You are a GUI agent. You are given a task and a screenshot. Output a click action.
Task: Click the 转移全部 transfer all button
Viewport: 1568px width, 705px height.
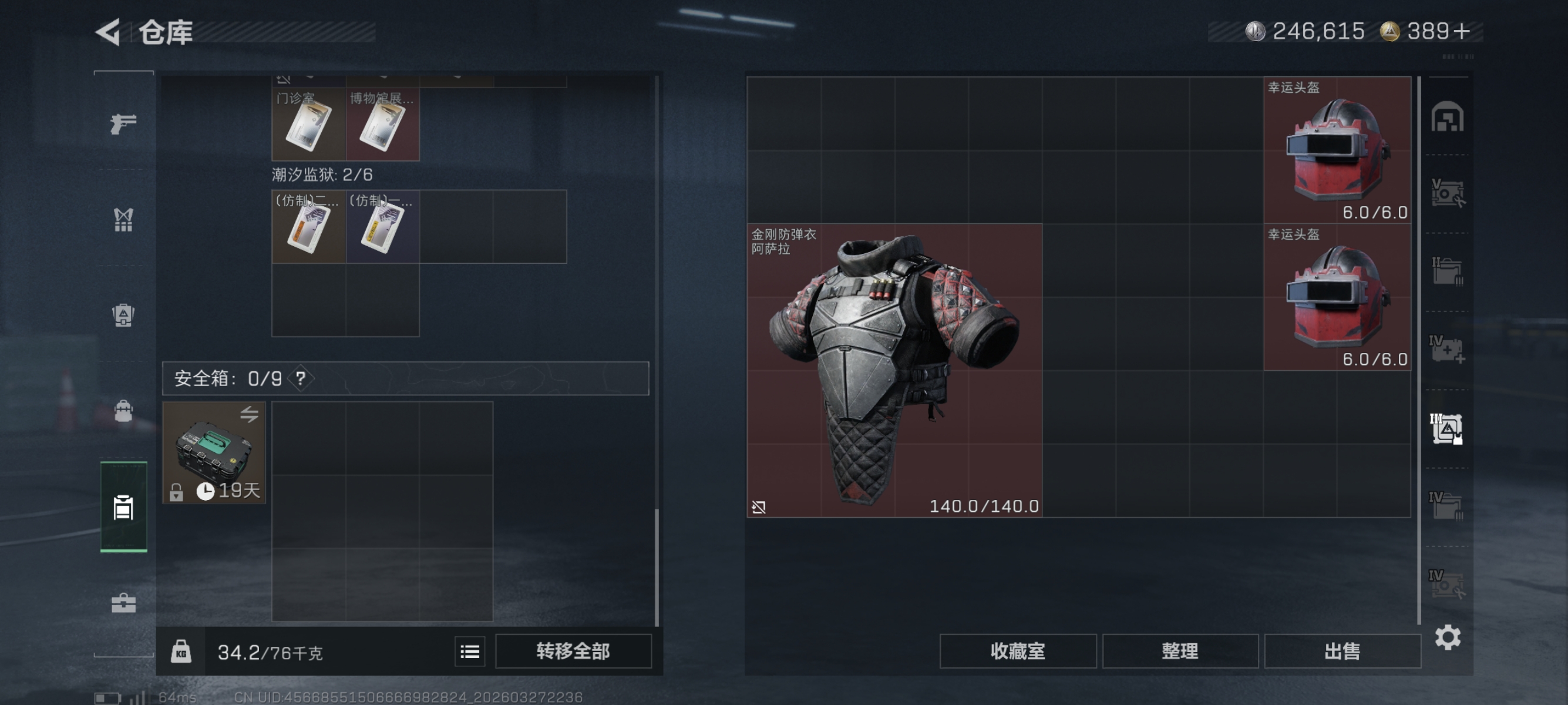click(573, 651)
